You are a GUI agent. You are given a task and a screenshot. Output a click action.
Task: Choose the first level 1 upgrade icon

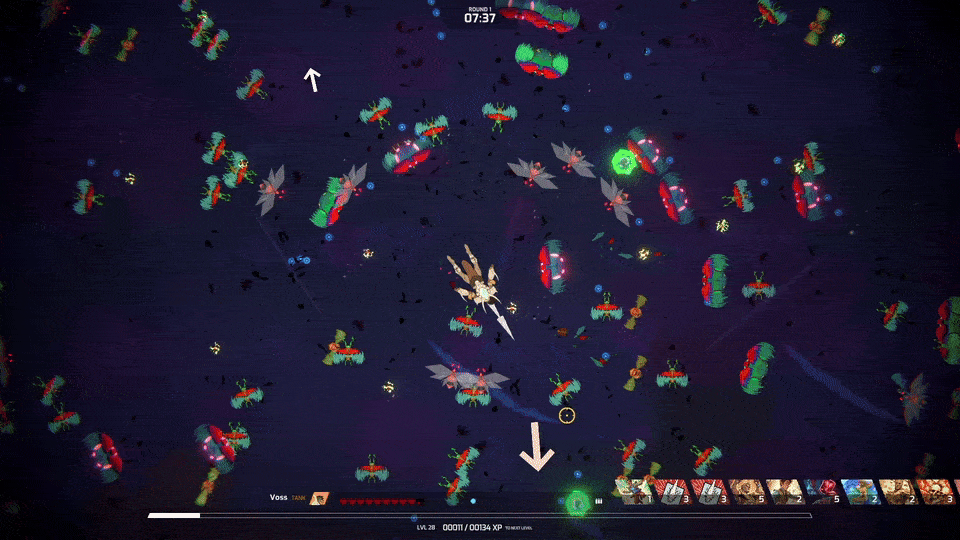[x=635, y=491]
